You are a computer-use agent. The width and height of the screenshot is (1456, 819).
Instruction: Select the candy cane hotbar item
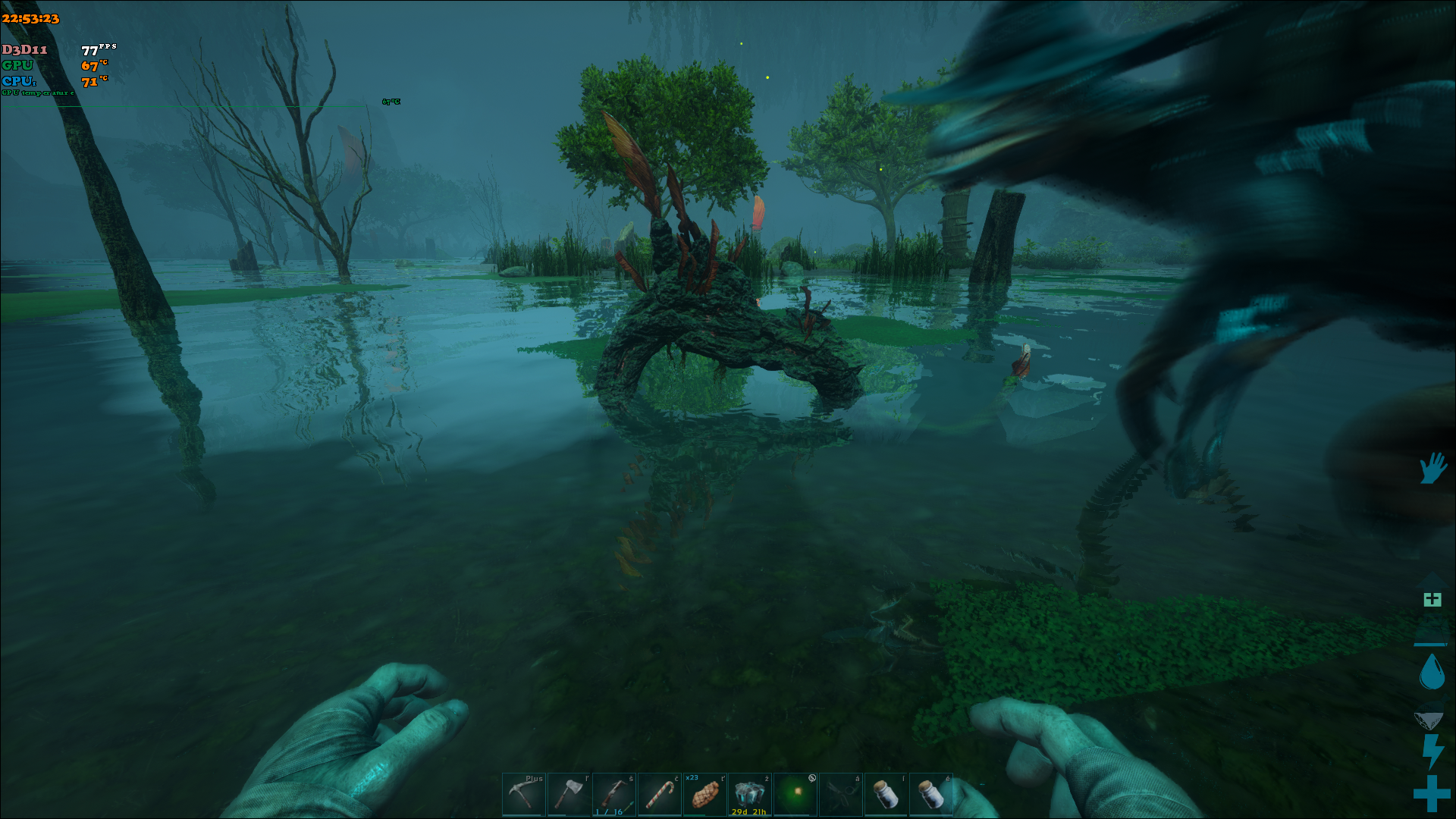point(659,794)
